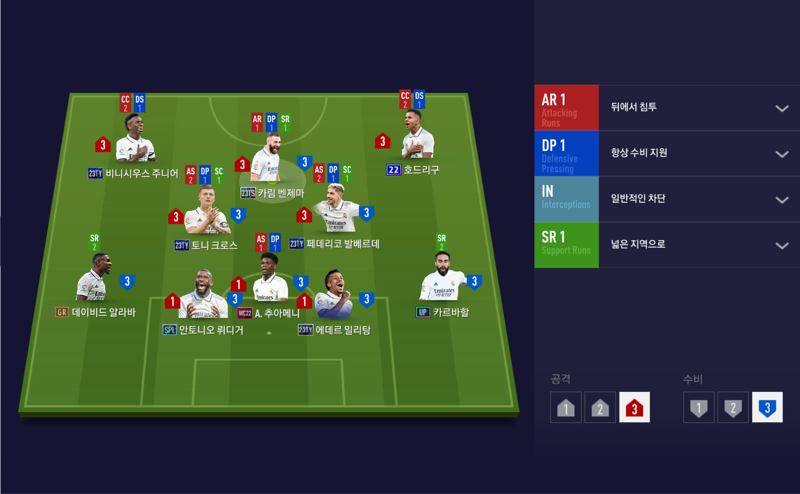The height and width of the screenshot is (494, 800).
Task: Choose defense (수비) level 3
Action: click(767, 407)
